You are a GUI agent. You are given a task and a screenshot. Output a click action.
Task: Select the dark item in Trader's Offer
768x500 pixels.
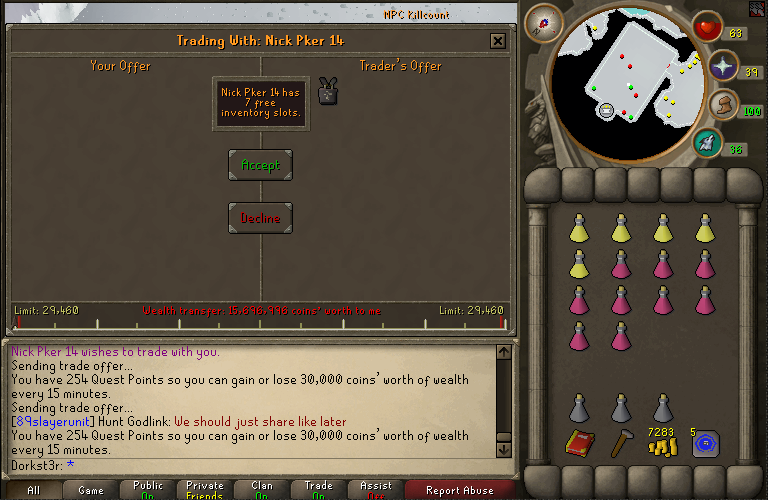pyautogui.click(x=327, y=92)
